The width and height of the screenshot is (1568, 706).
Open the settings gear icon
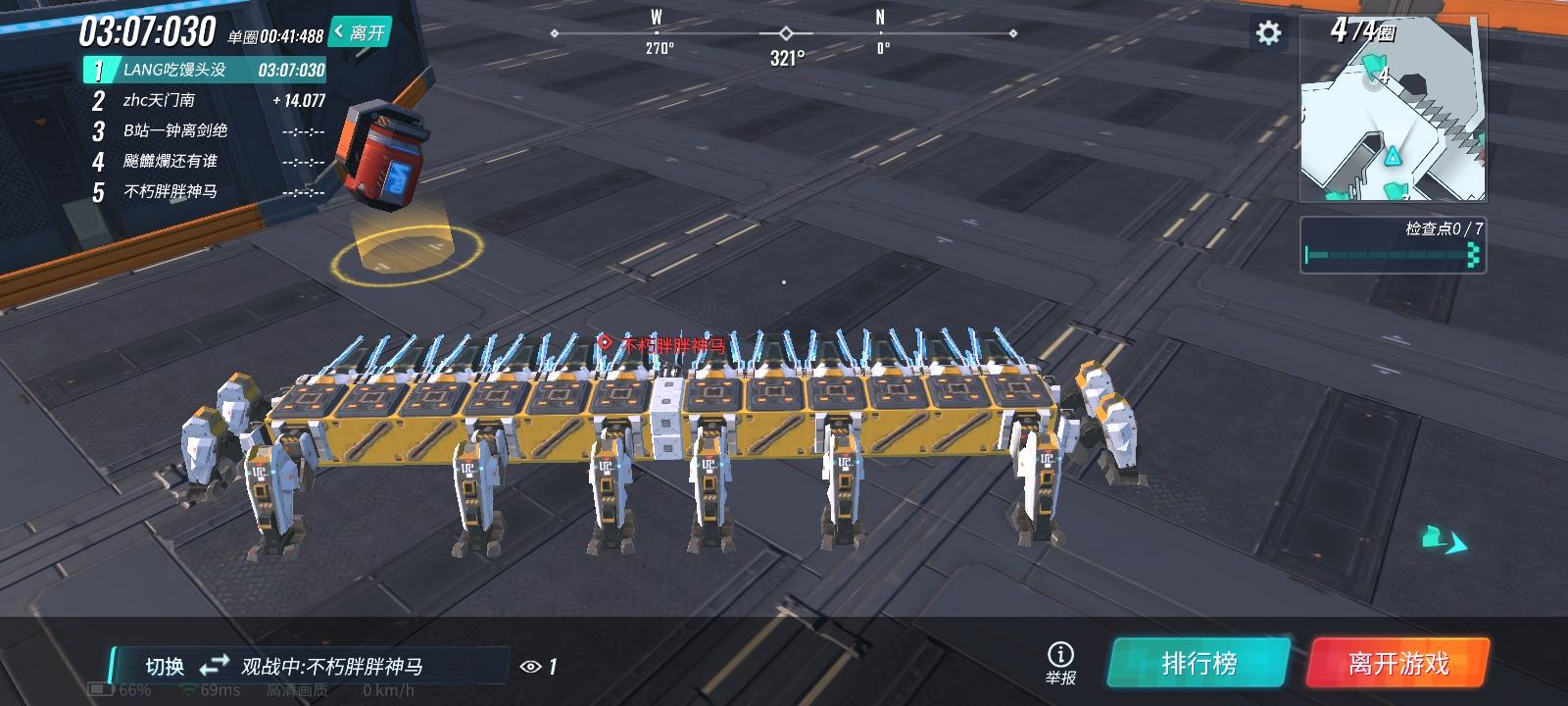click(1270, 32)
